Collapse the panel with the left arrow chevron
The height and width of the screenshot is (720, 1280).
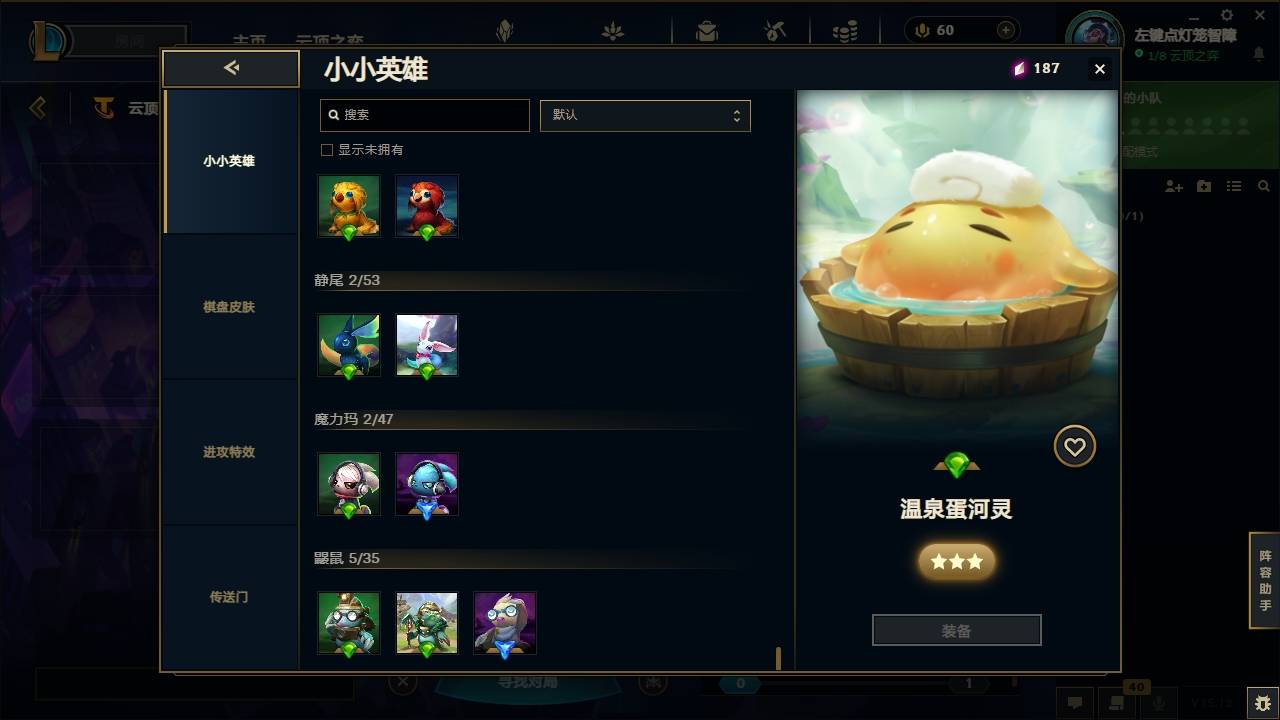pos(231,68)
